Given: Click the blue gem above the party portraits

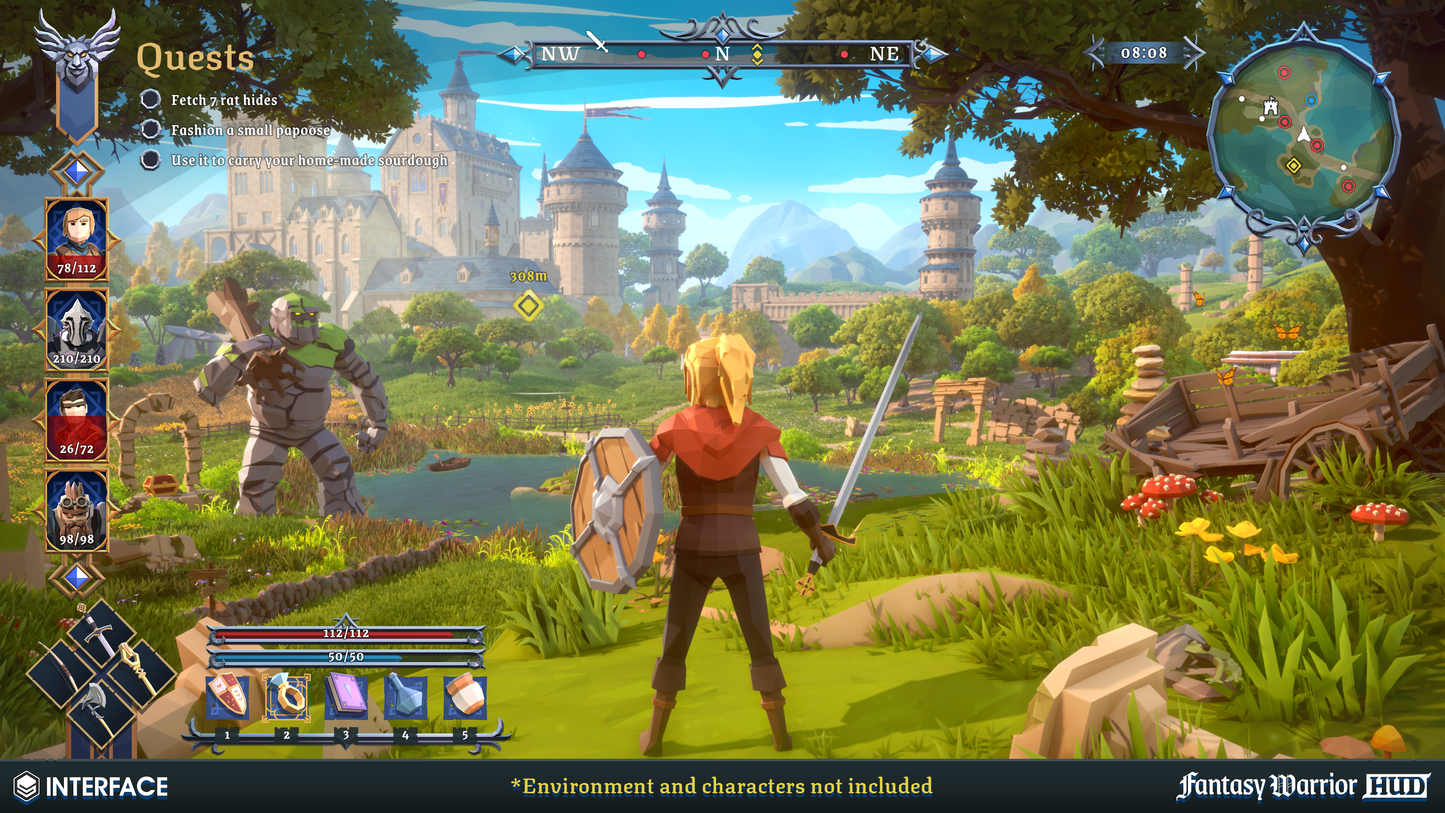Looking at the screenshot, I should pyautogui.click(x=77, y=172).
